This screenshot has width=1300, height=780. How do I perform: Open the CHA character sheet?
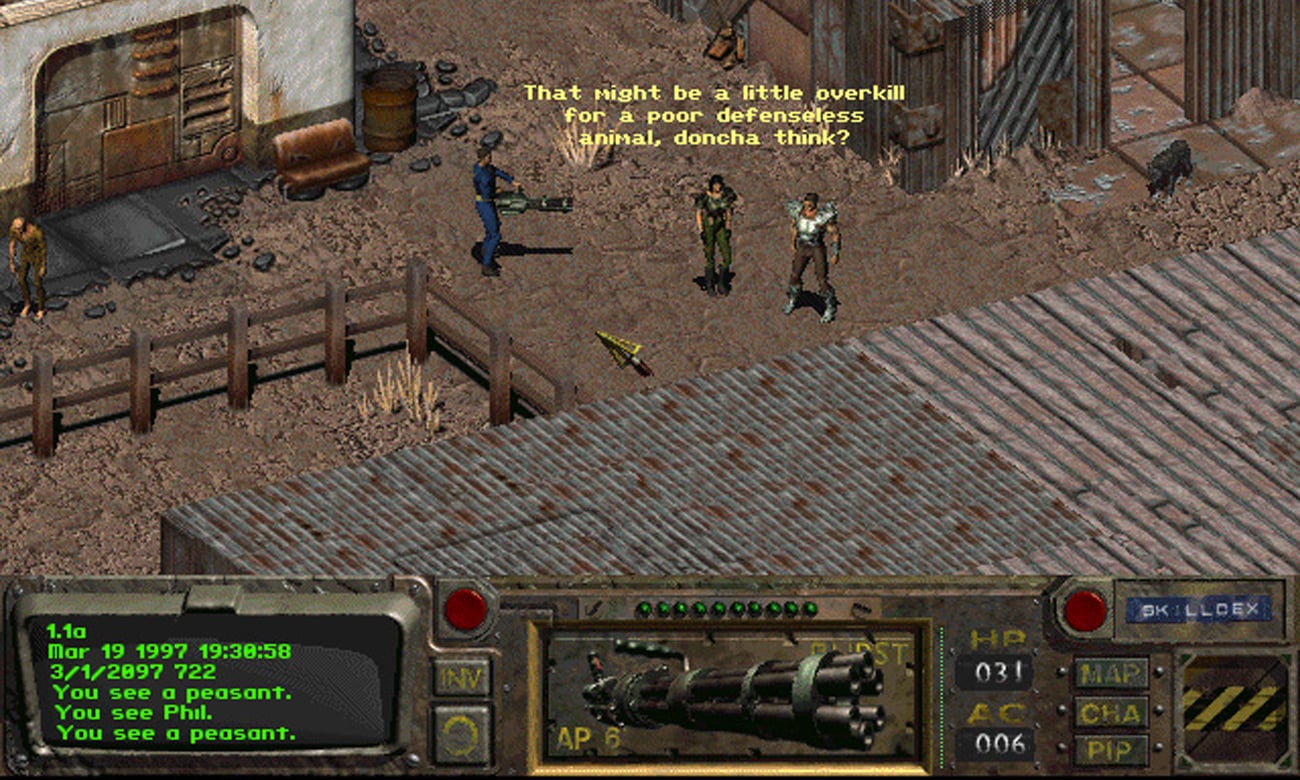[x=1110, y=712]
